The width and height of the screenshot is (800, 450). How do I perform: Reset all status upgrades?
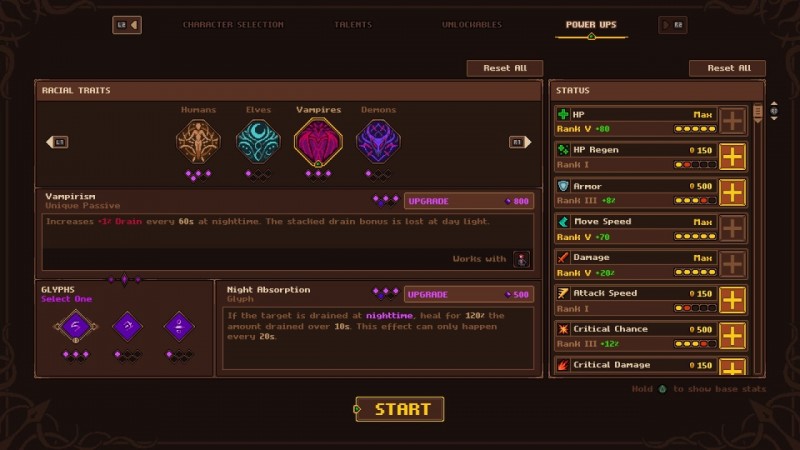727,68
